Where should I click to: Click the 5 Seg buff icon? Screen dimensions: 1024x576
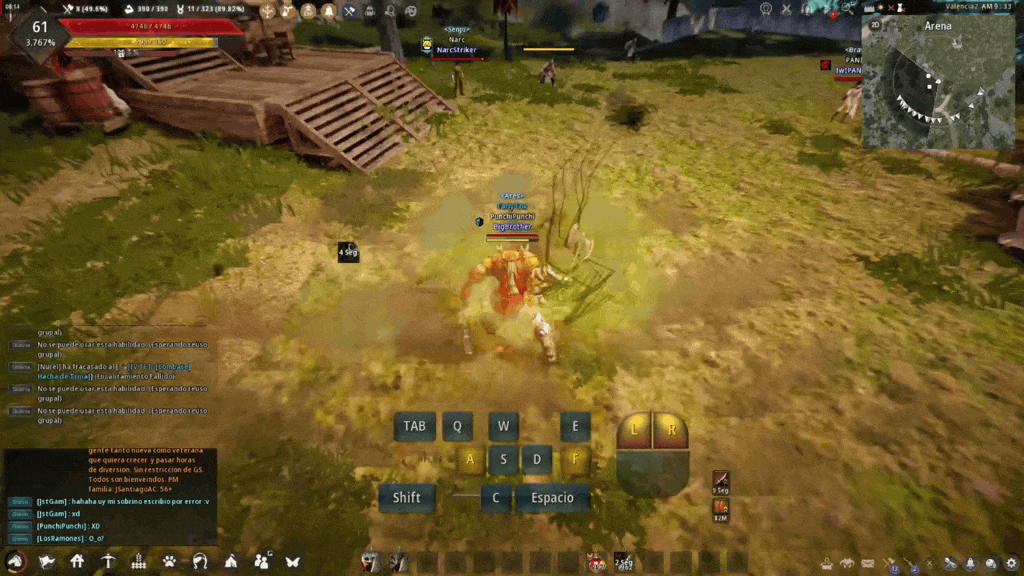tap(720, 482)
